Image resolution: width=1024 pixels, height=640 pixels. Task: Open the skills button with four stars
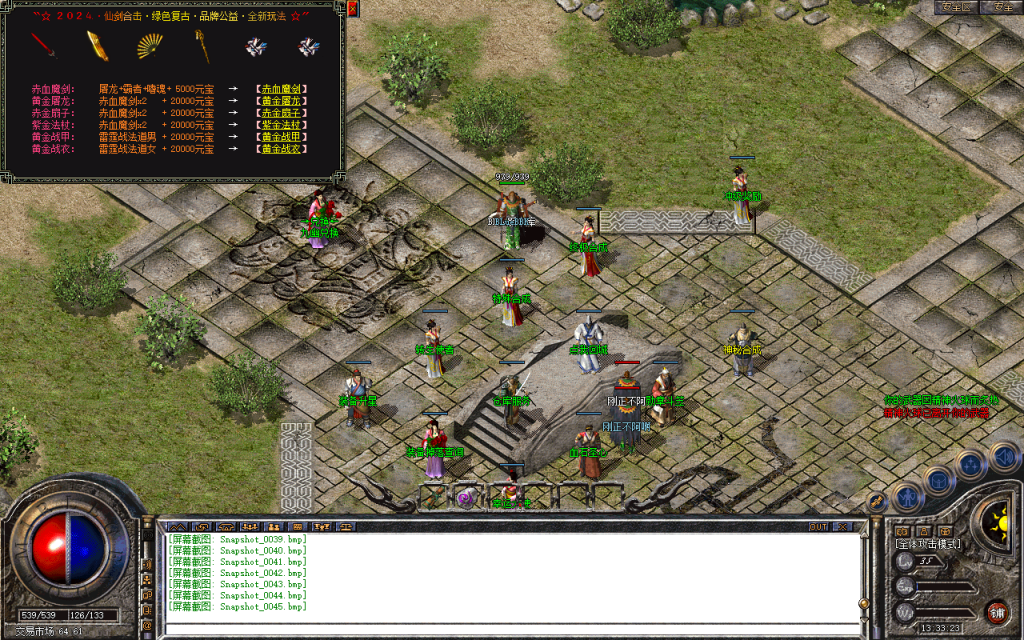[x=970, y=464]
